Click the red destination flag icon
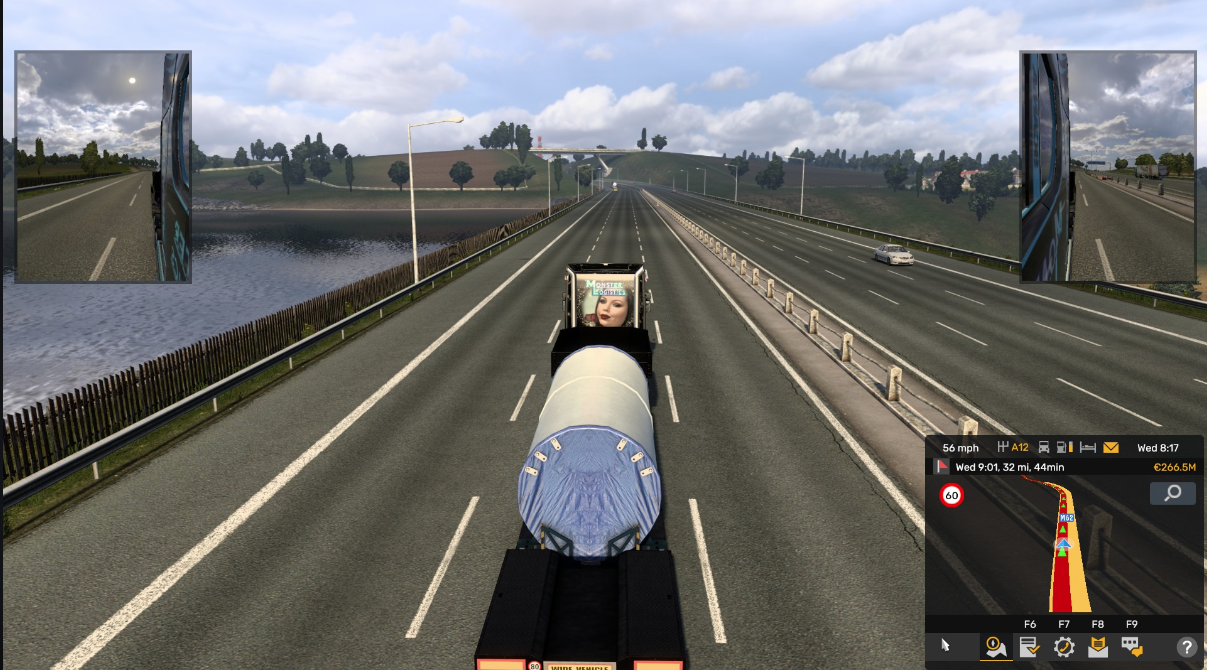The width and height of the screenshot is (1207, 670). (941, 467)
